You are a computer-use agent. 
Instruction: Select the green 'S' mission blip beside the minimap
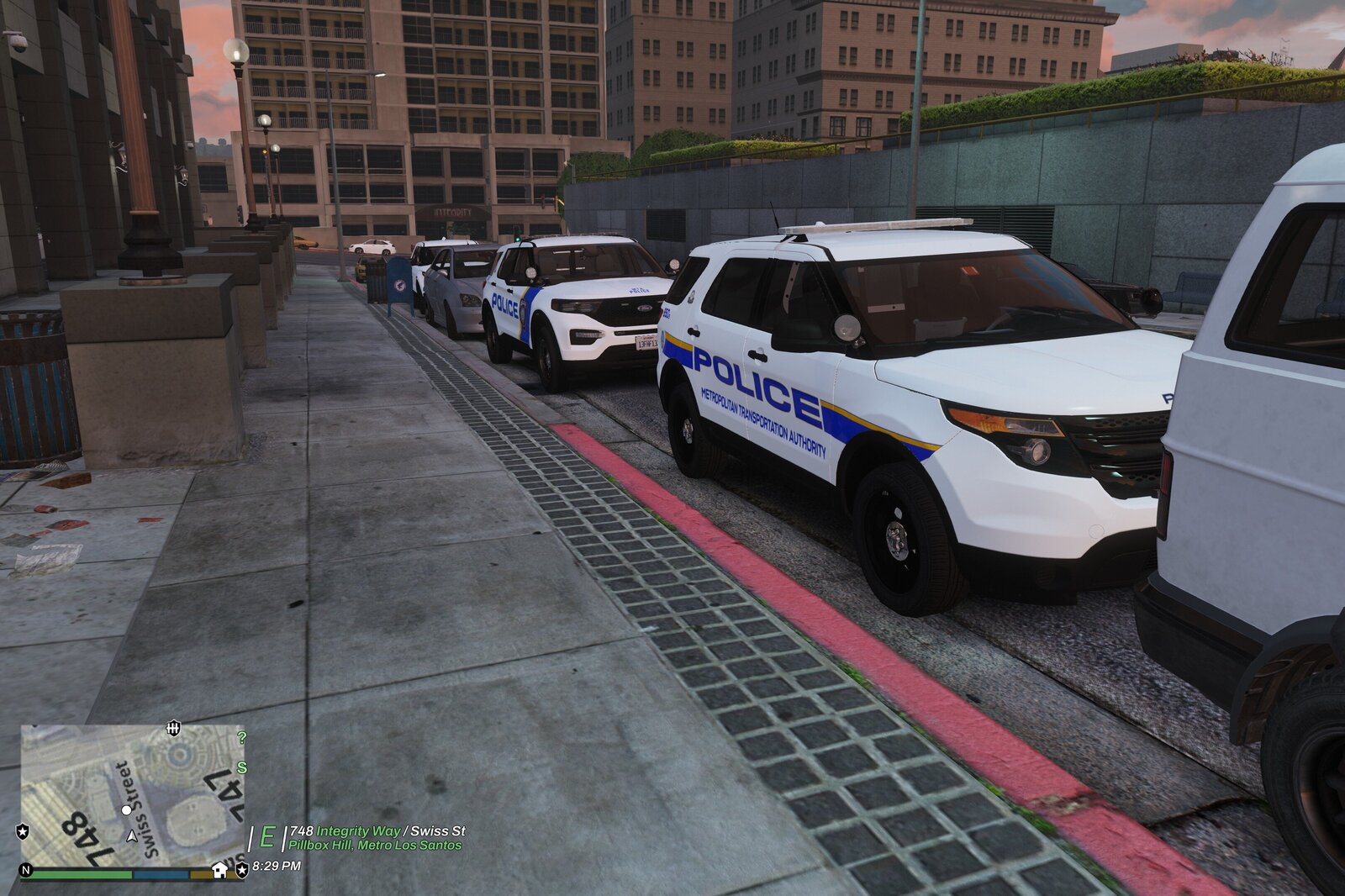pyautogui.click(x=241, y=767)
